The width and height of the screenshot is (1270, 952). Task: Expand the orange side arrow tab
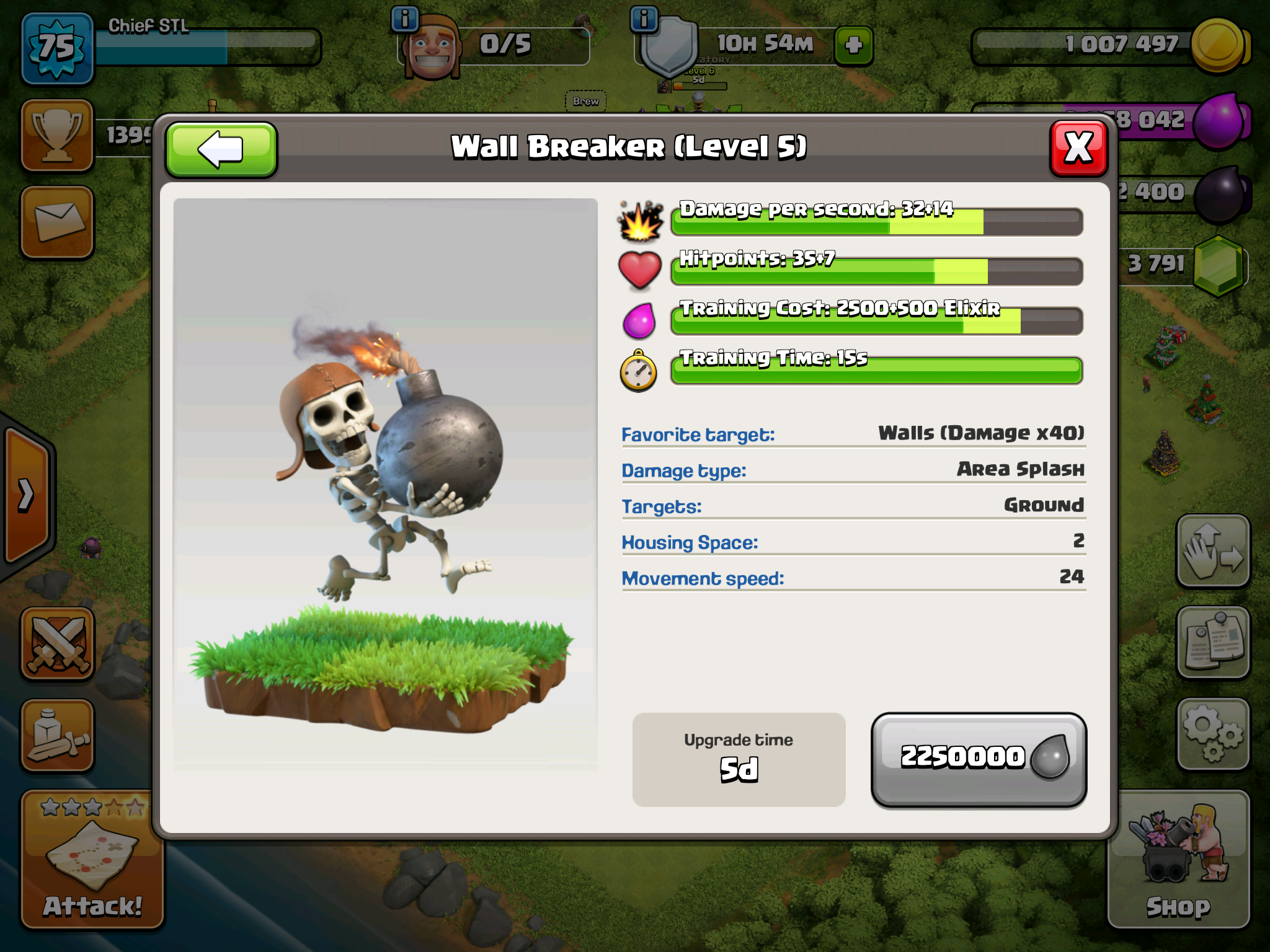(x=26, y=495)
